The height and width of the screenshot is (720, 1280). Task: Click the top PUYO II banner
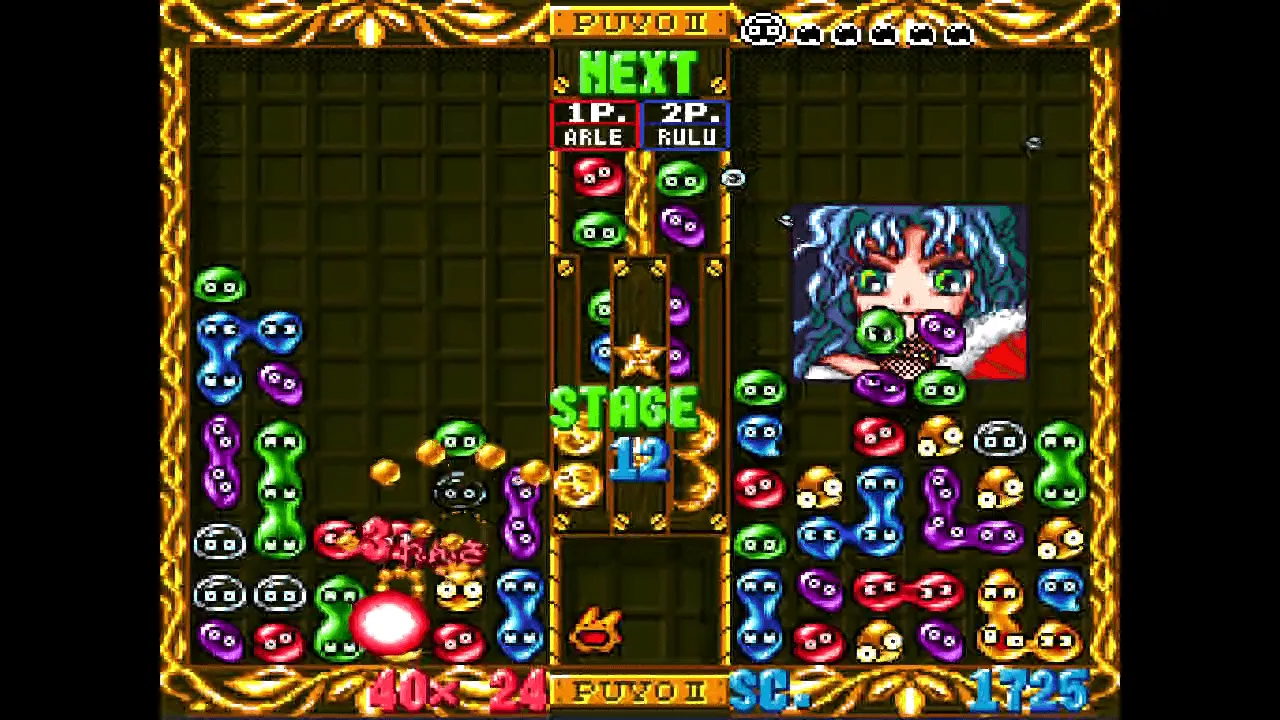(640, 24)
